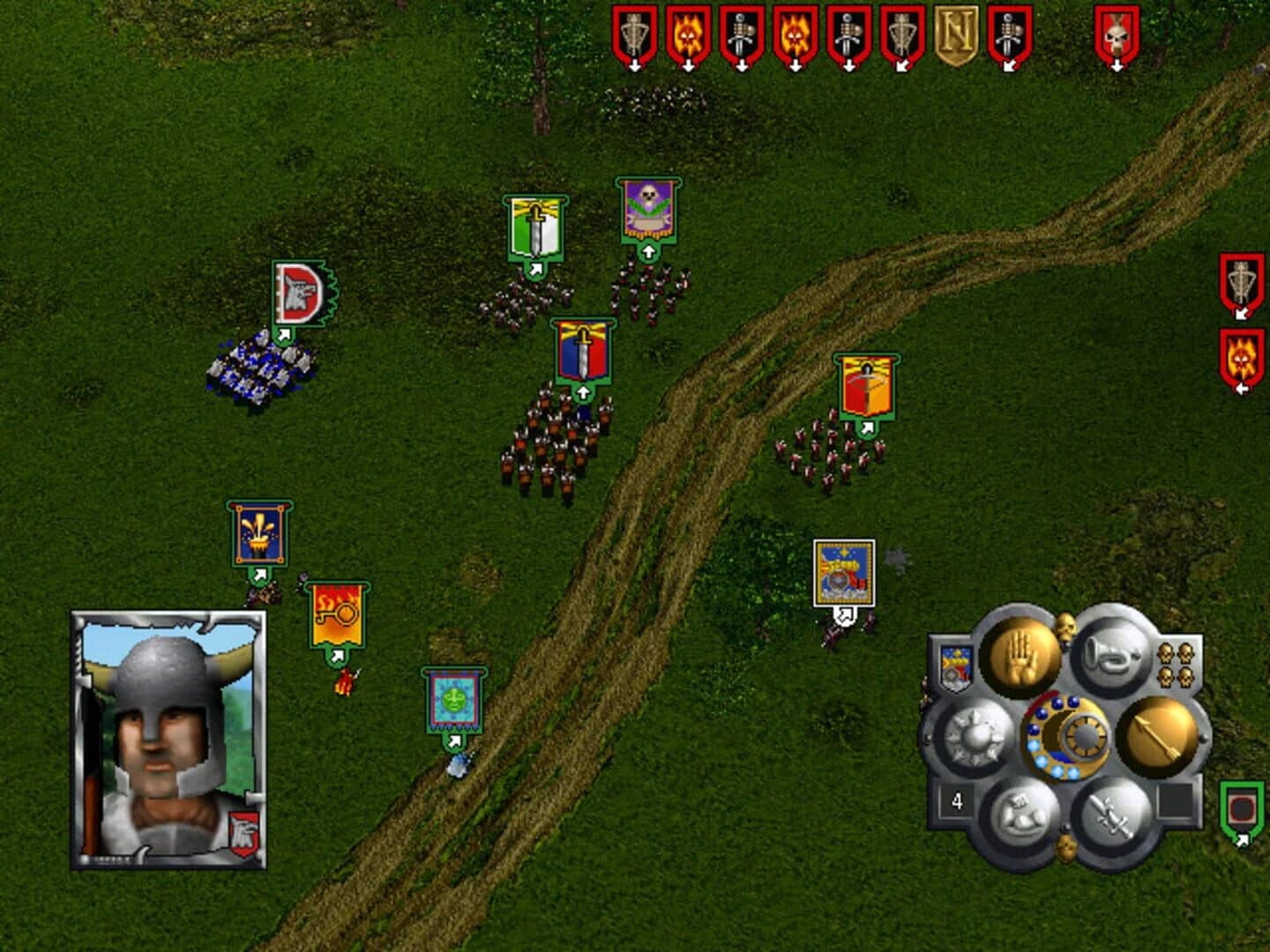
Task: Click the troop count box showing 4
Action: 955,800
